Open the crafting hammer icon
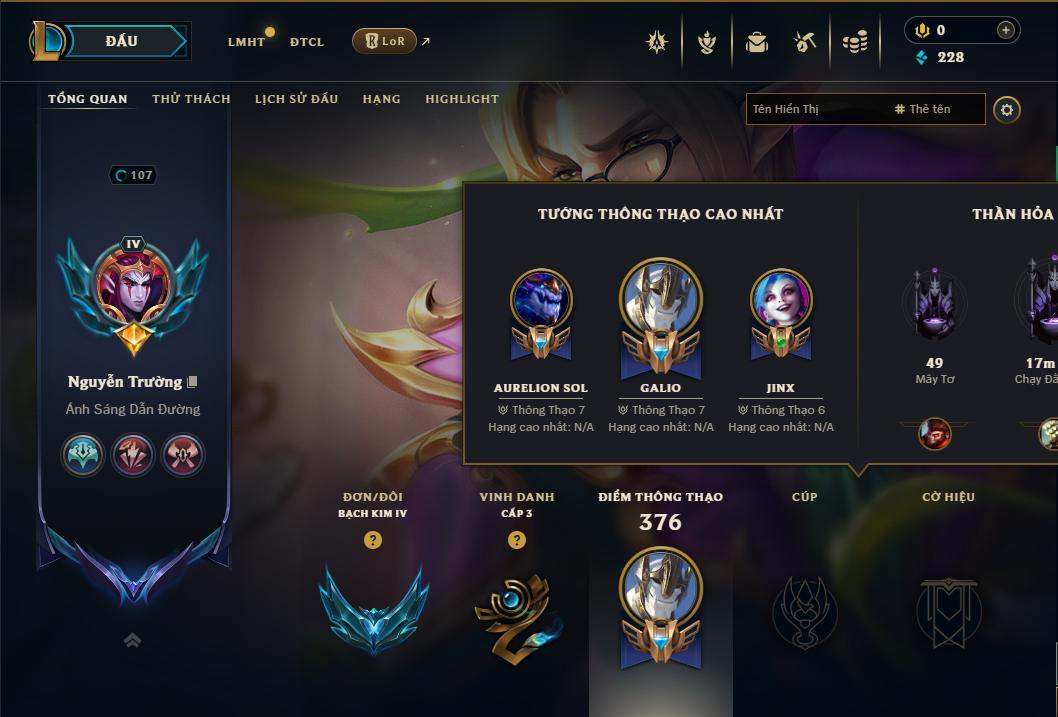This screenshot has width=1058, height=717. click(805, 42)
